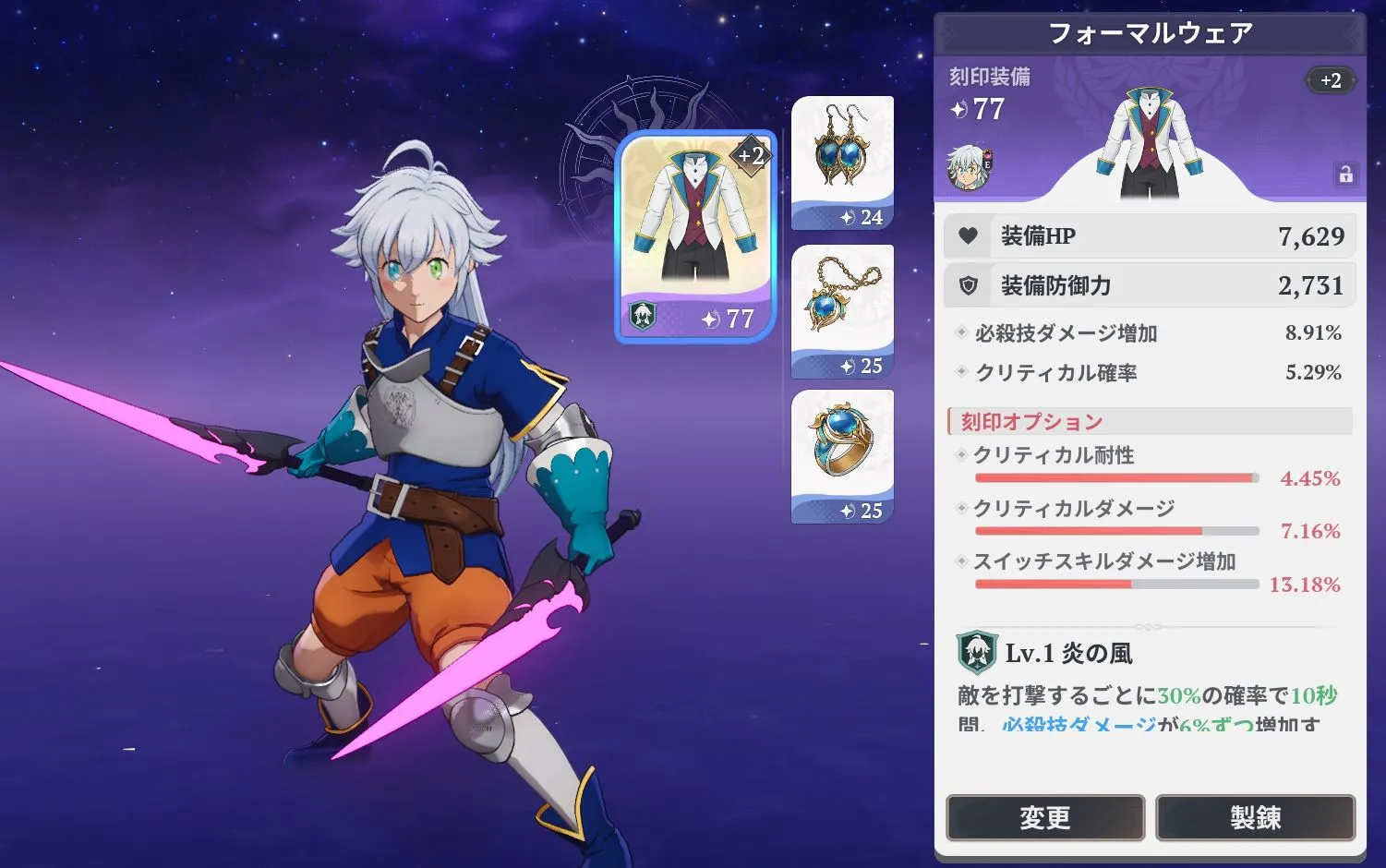Click the +2 enhancement badge on the panel
Image resolution: width=1386 pixels, height=868 pixels.
(x=1330, y=80)
